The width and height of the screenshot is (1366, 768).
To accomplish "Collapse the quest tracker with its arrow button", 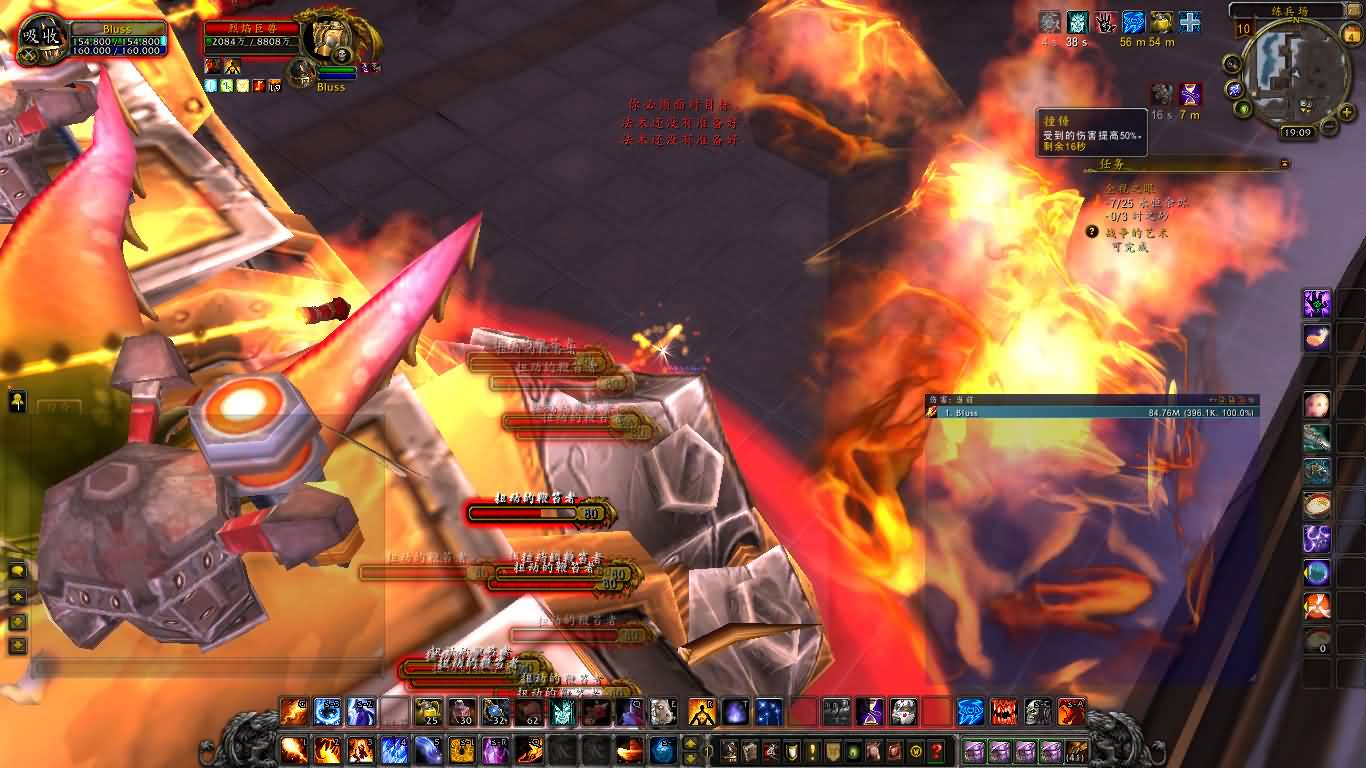I will click(1285, 164).
